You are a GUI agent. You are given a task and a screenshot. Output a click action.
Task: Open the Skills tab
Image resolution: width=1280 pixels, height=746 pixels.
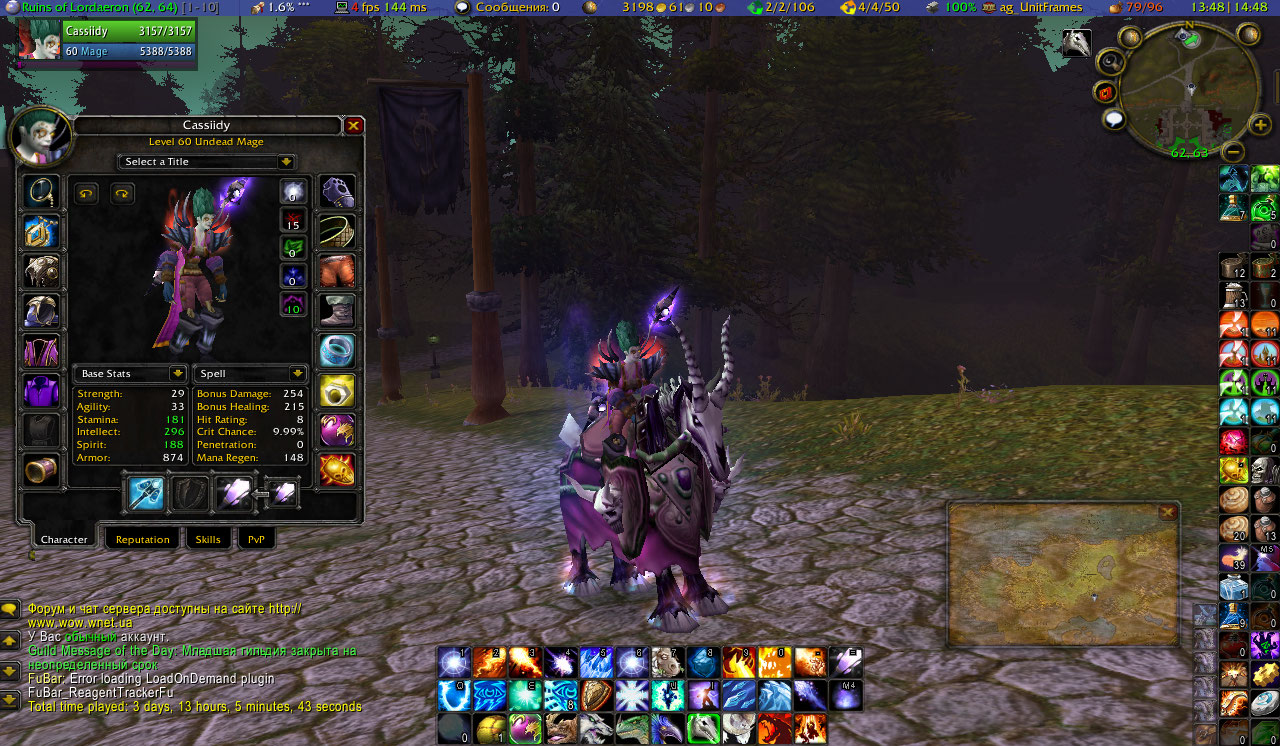point(208,539)
